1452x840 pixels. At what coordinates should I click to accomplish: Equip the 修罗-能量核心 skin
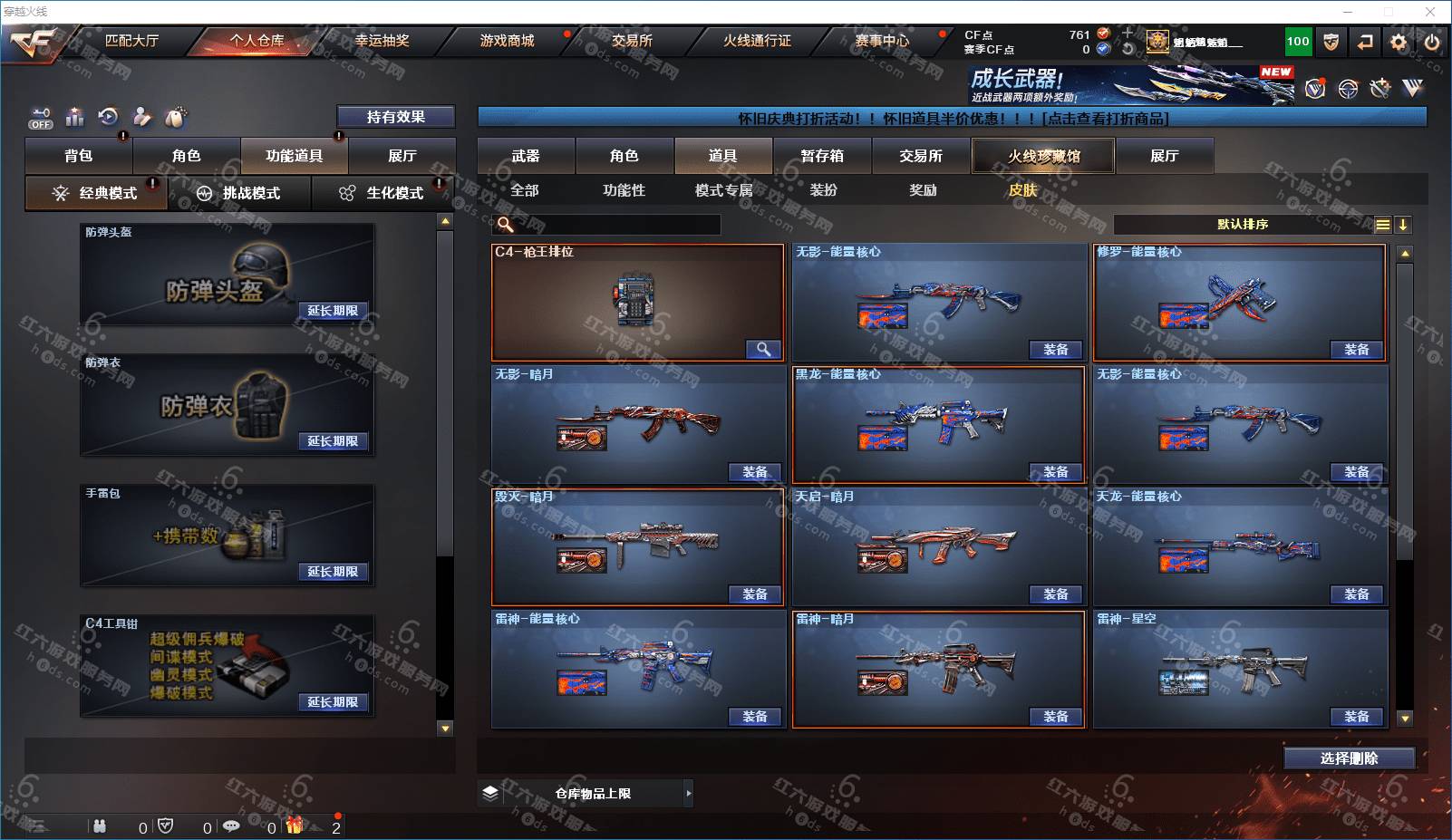click(1357, 350)
